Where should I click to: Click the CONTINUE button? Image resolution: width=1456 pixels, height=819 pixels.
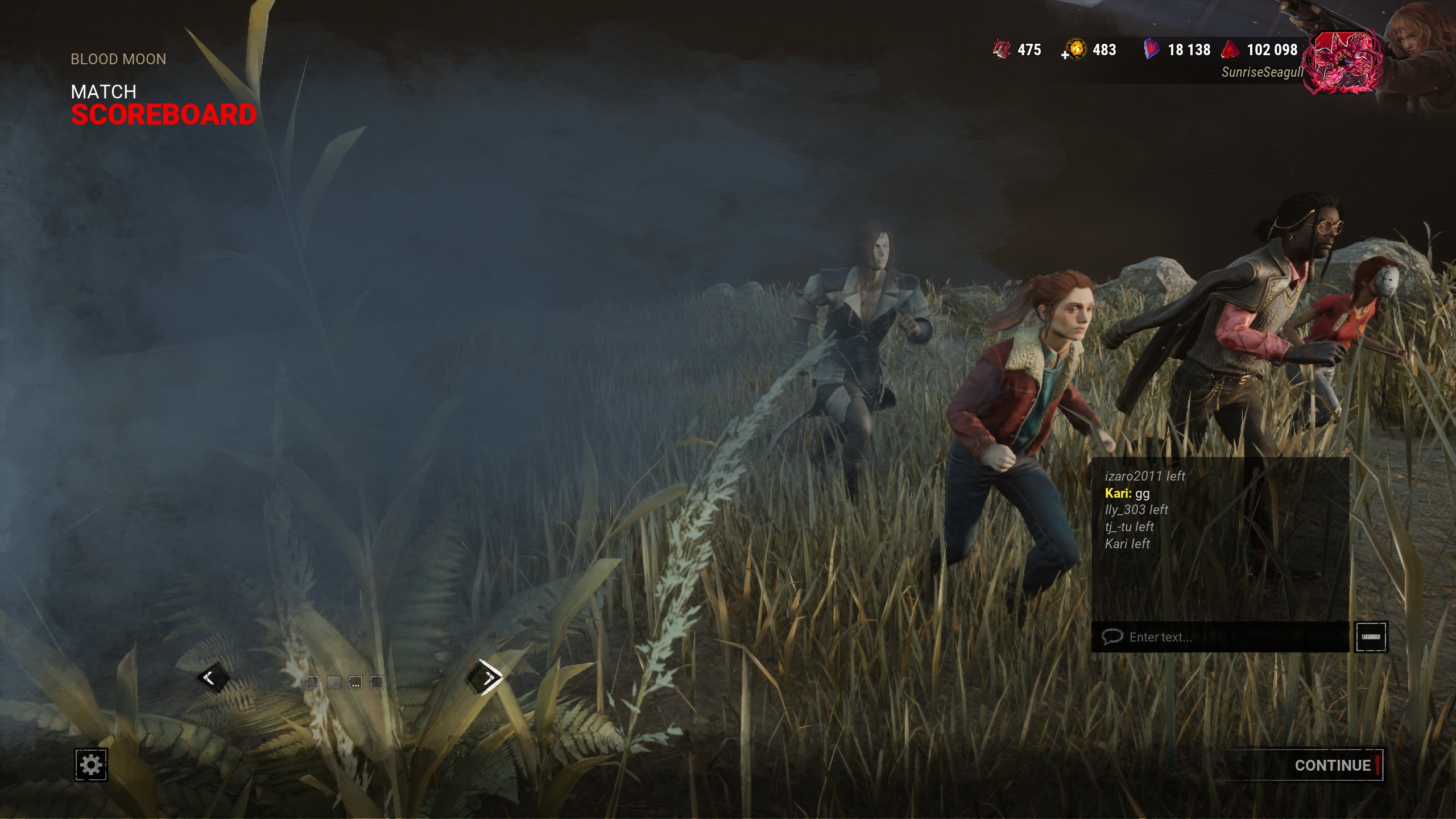(x=1332, y=765)
